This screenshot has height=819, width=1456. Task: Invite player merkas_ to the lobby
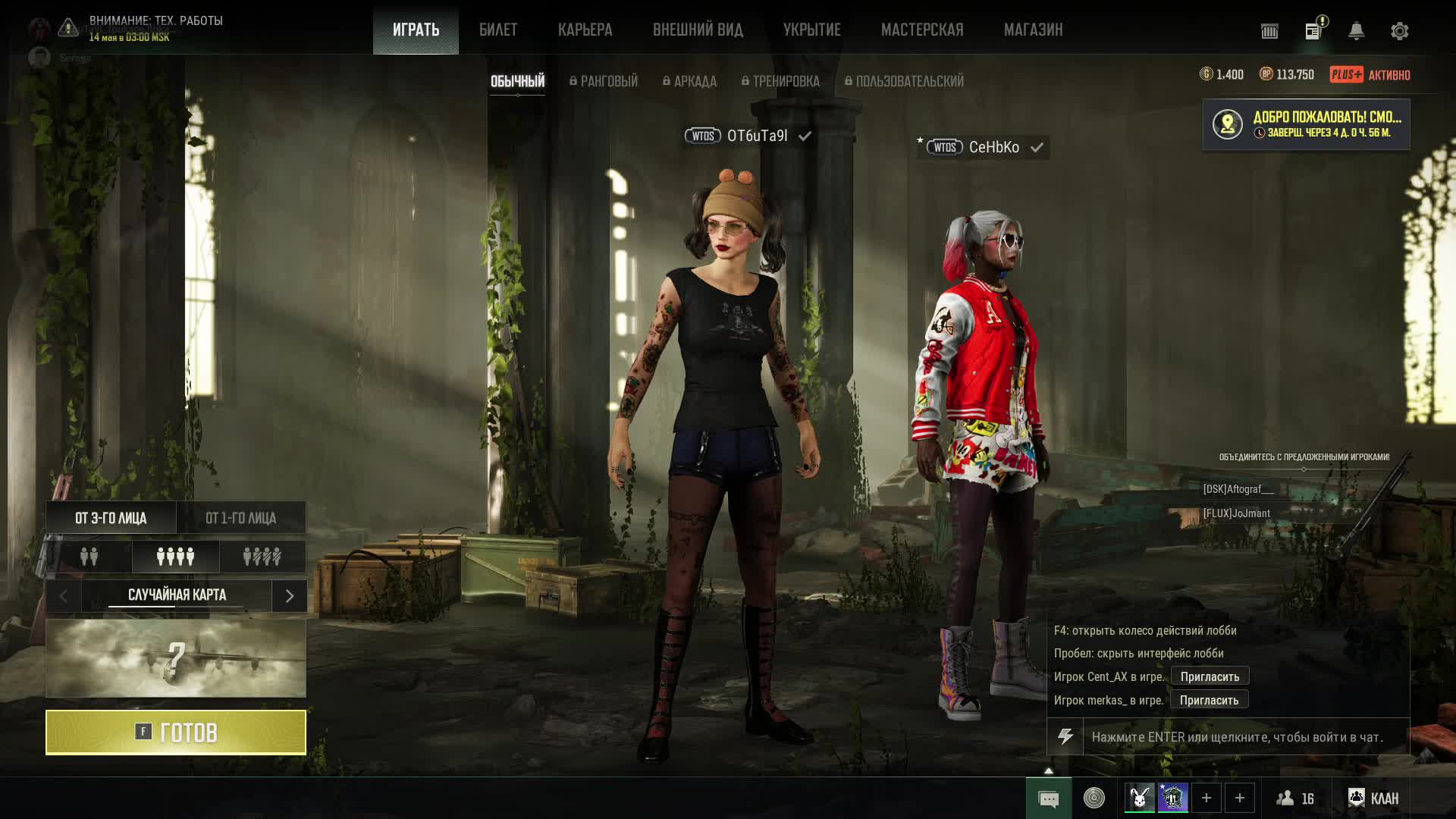point(1209,700)
